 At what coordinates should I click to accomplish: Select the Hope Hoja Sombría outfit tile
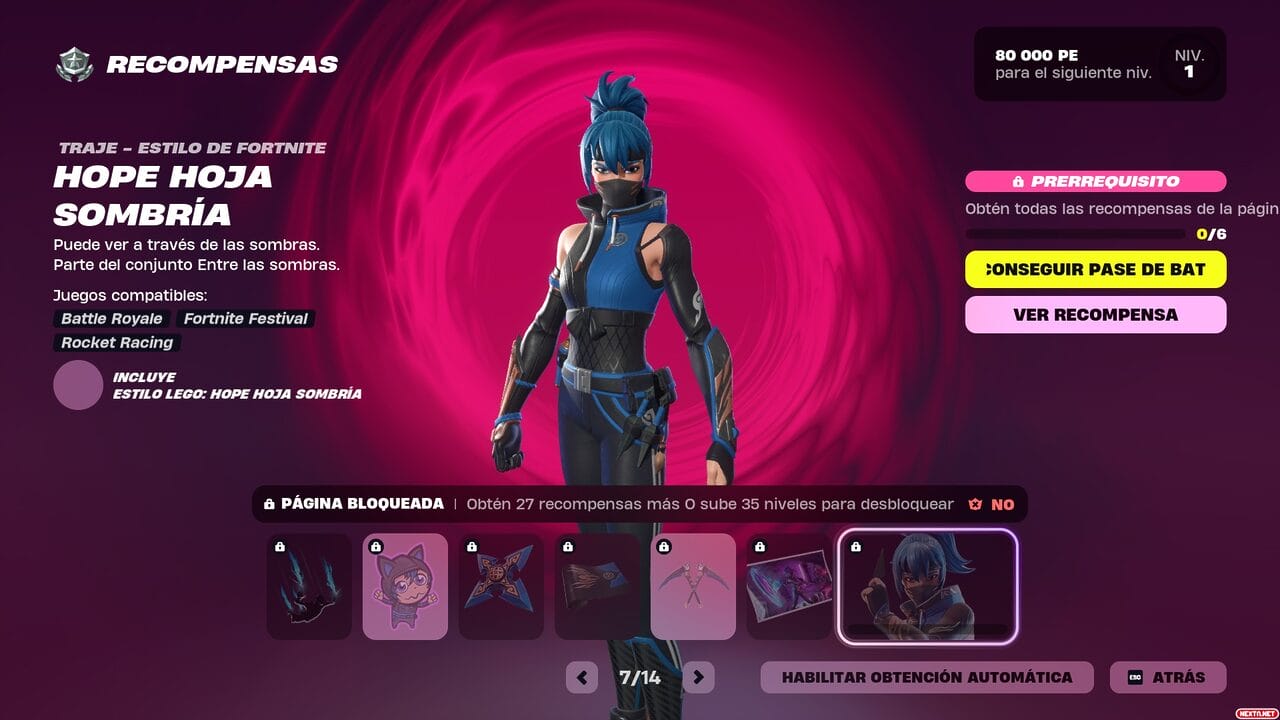coord(927,587)
